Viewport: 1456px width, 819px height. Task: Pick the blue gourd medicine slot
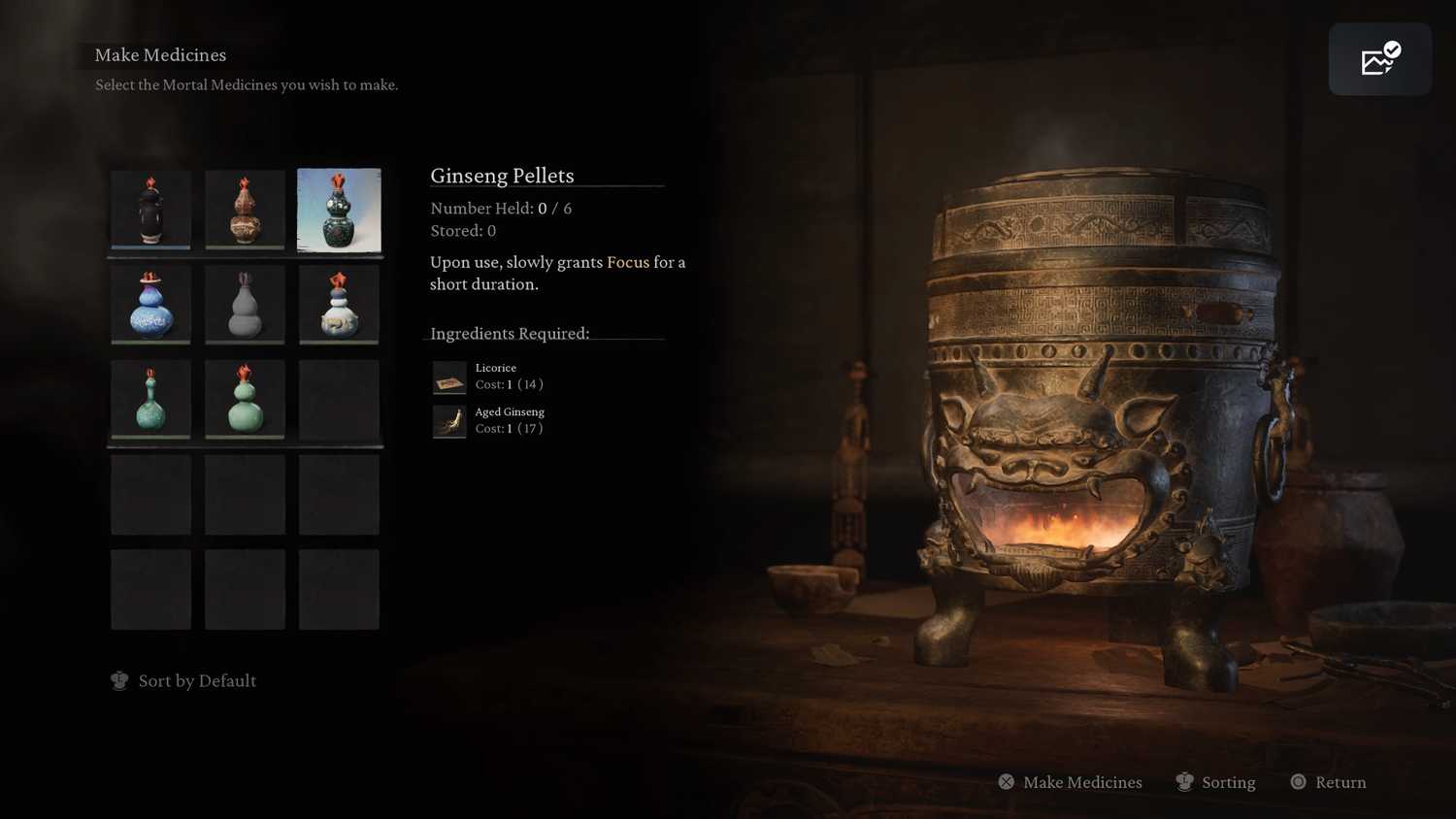coord(150,305)
